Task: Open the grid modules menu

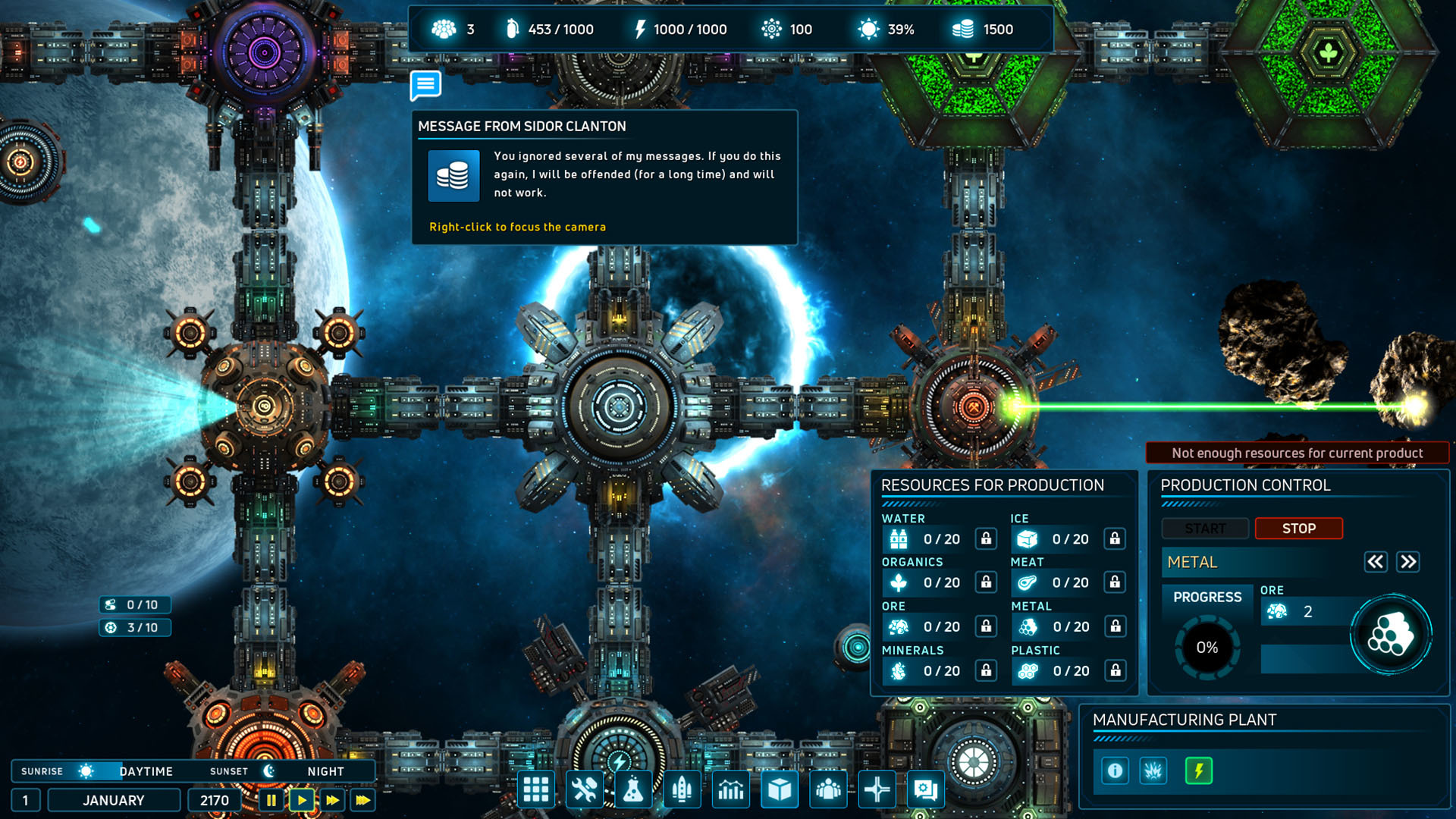Action: 536,790
